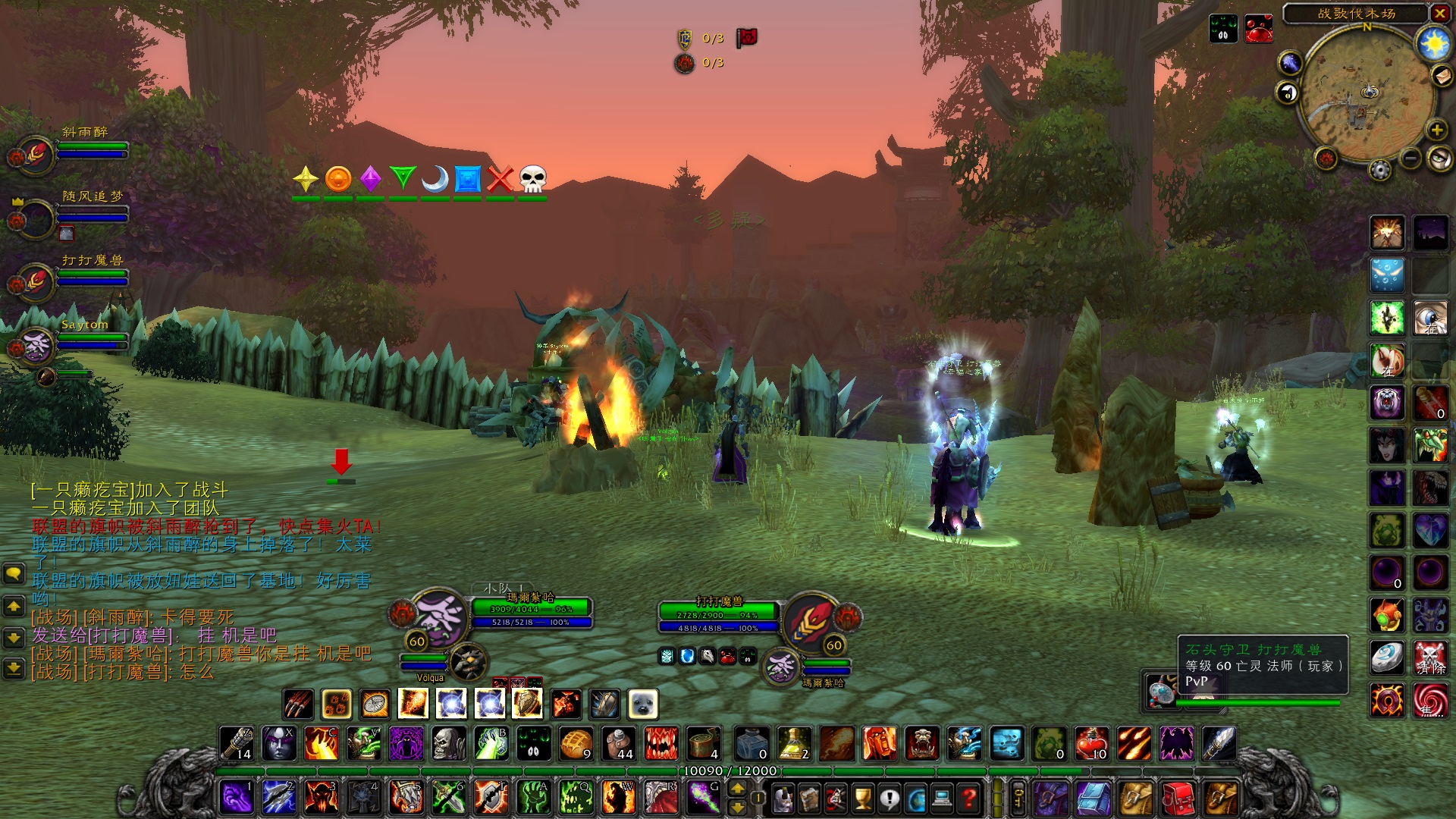
Task: Use the bread food item with 9 charges
Action: (576, 744)
